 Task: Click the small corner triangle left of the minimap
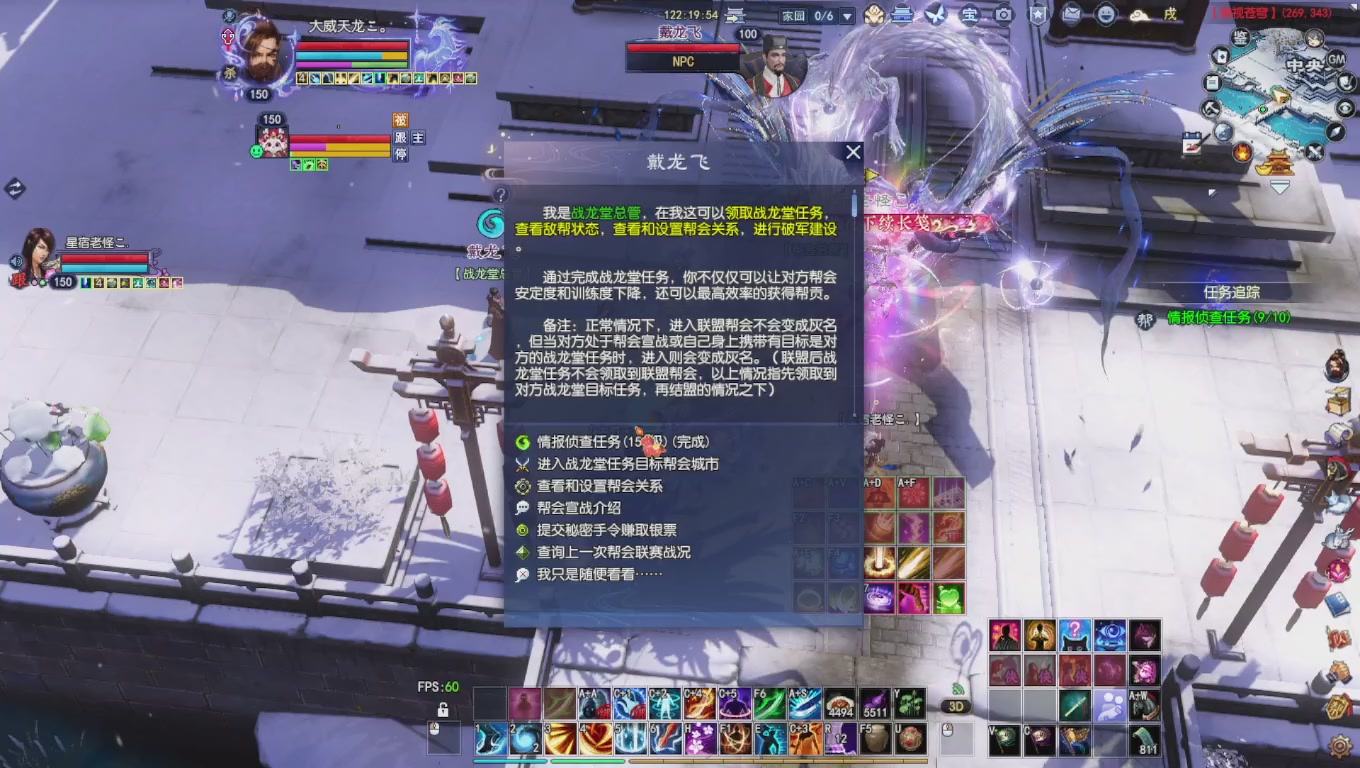point(1212,192)
